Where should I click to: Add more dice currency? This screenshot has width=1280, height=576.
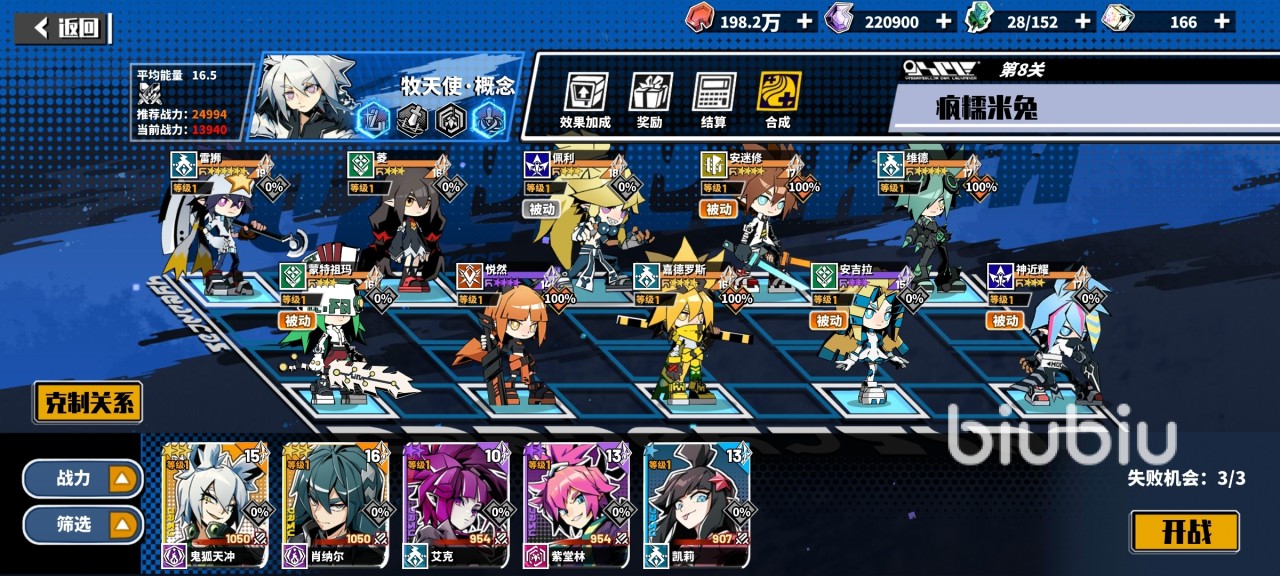(1221, 21)
